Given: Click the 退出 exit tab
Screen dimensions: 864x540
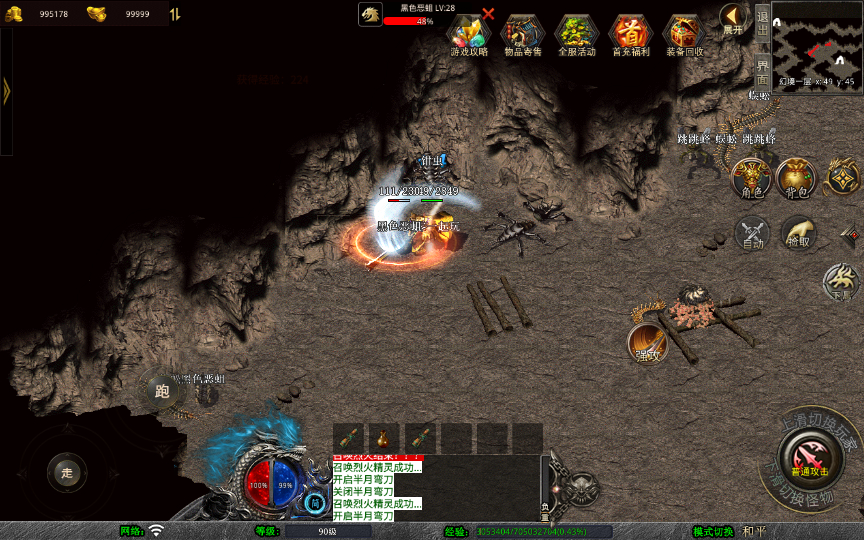Looking at the screenshot, I should click(x=762, y=21).
